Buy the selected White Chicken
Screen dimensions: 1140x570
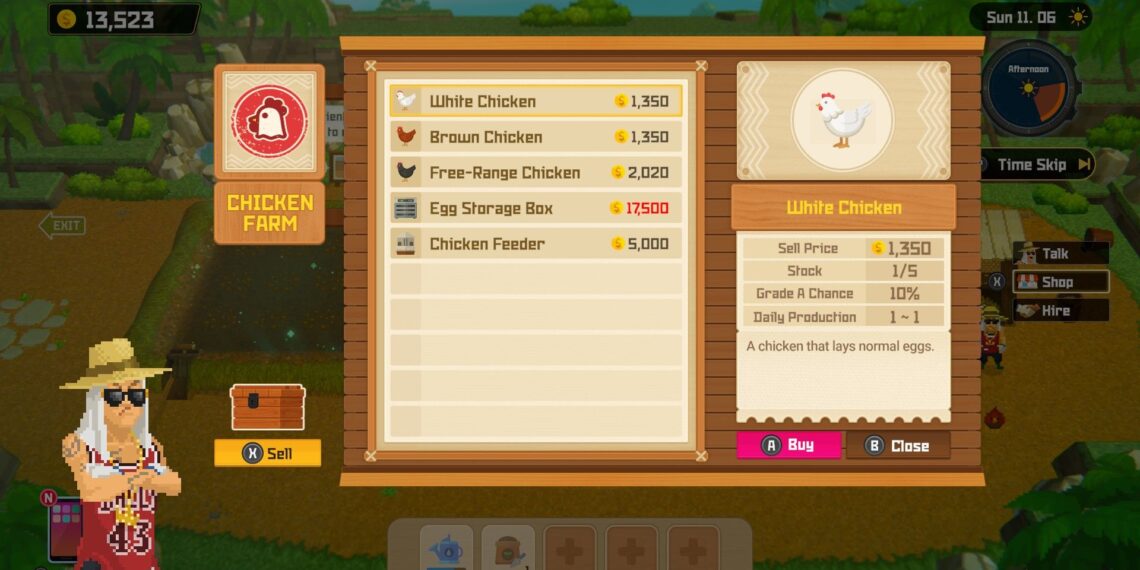788,445
